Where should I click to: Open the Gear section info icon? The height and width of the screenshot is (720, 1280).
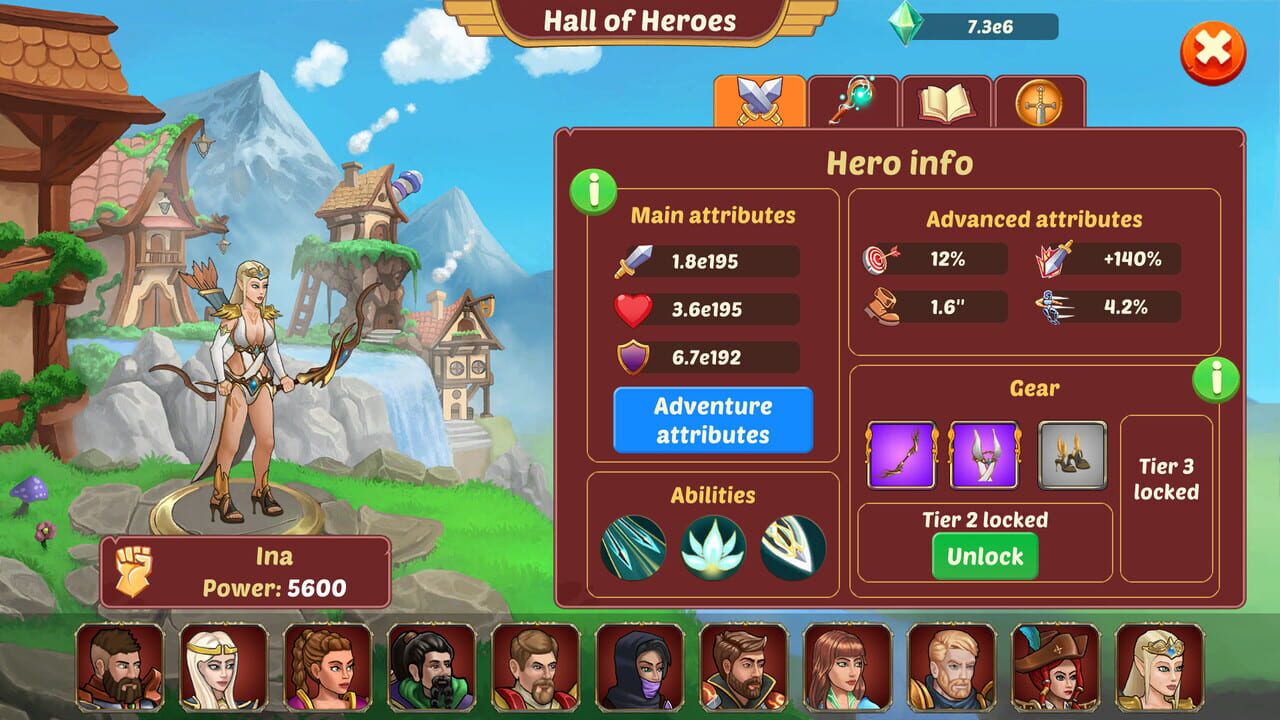tap(1218, 380)
